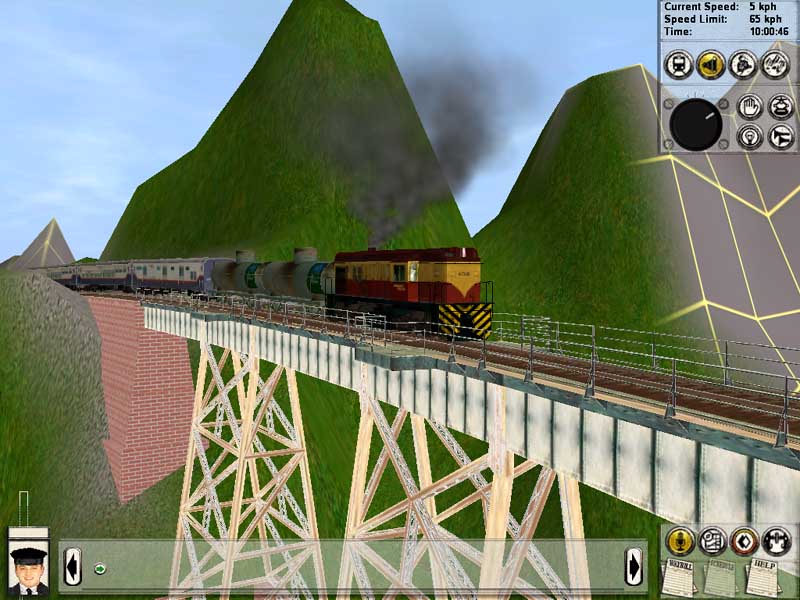Screen dimensions: 800x600
Task: Activate the hand stop button
Action: (x=749, y=107)
